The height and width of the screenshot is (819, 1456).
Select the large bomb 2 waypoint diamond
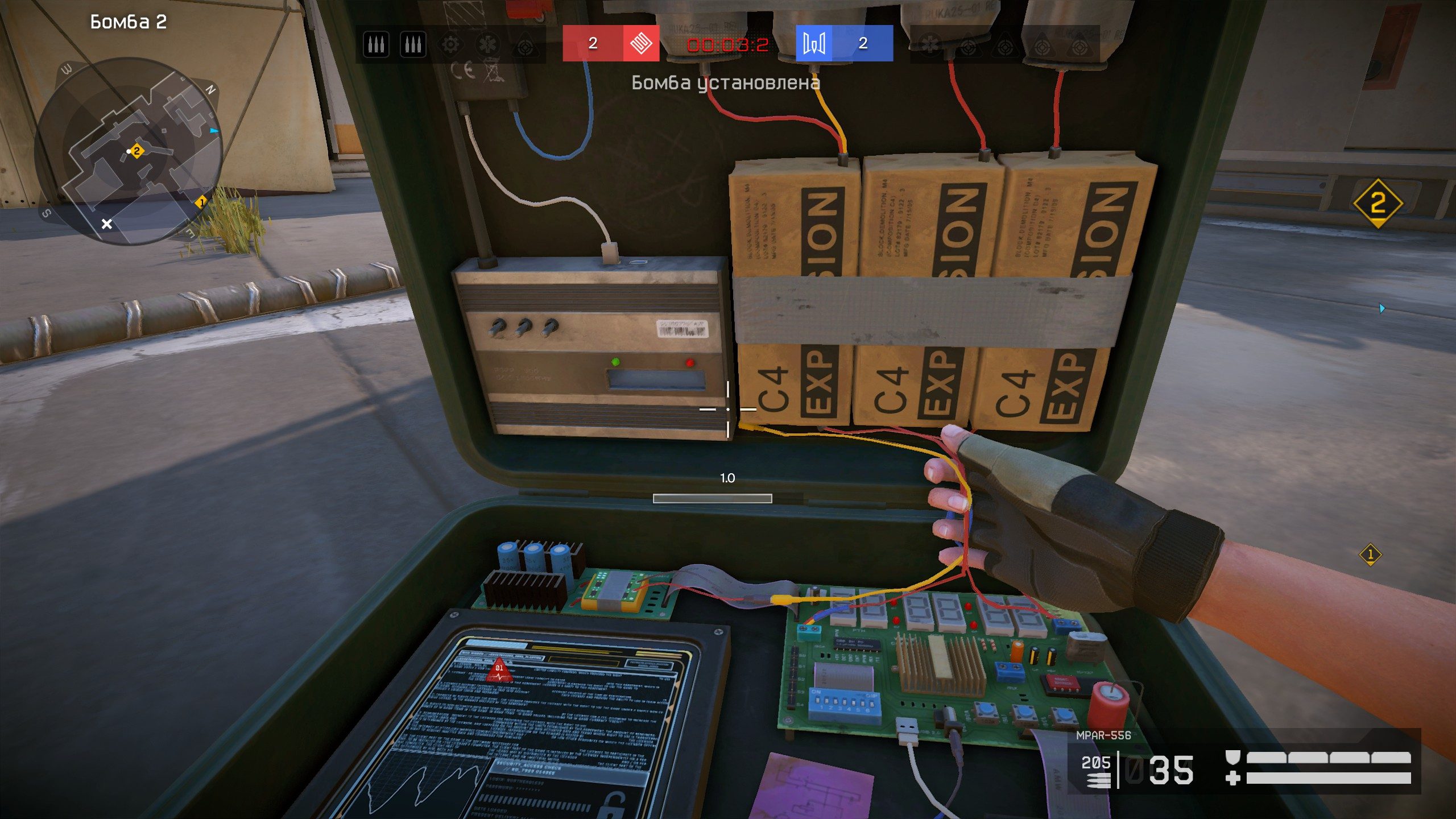1378,203
